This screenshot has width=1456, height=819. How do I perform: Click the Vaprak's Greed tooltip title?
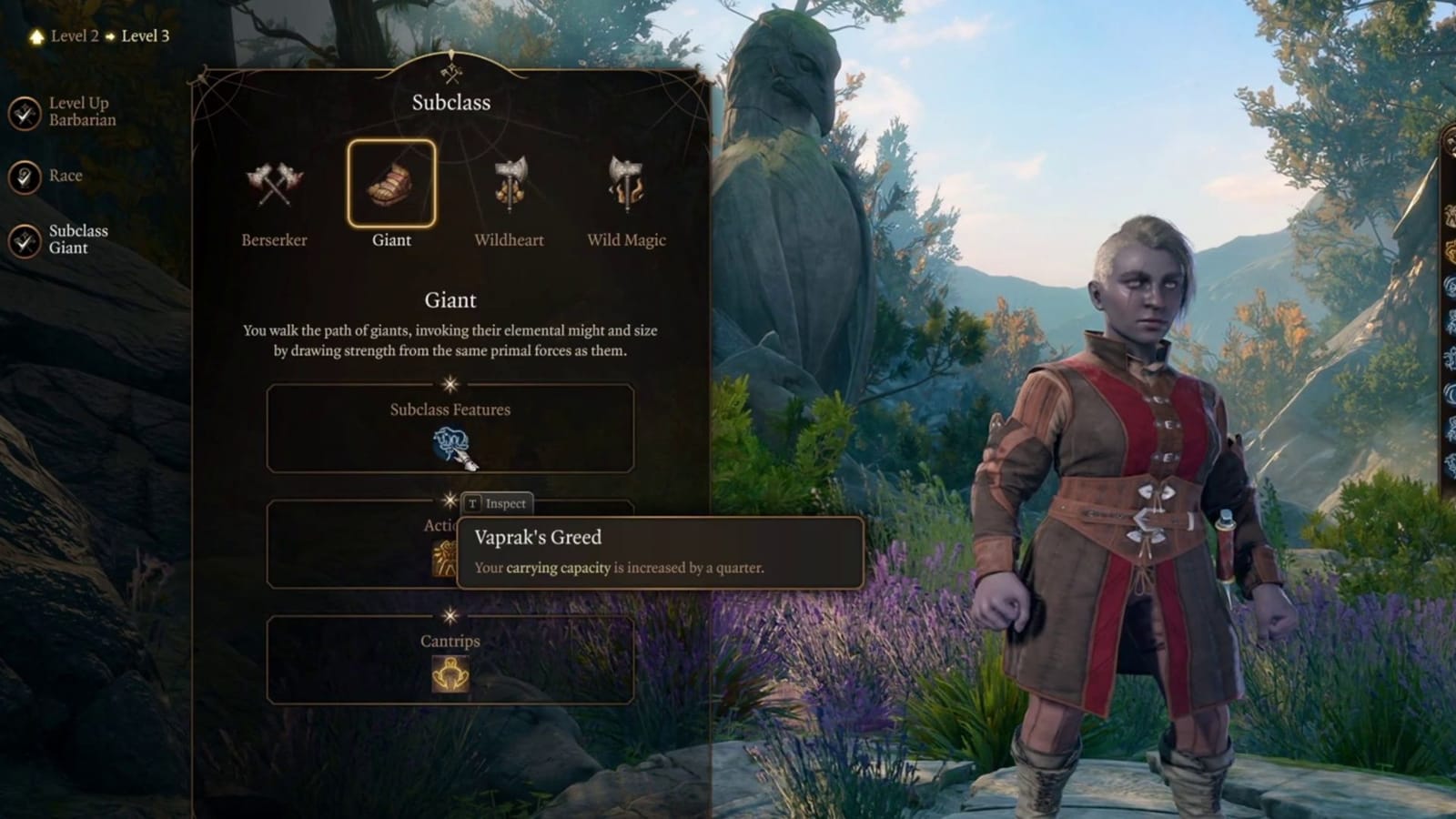pyautogui.click(x=538, y=538)
